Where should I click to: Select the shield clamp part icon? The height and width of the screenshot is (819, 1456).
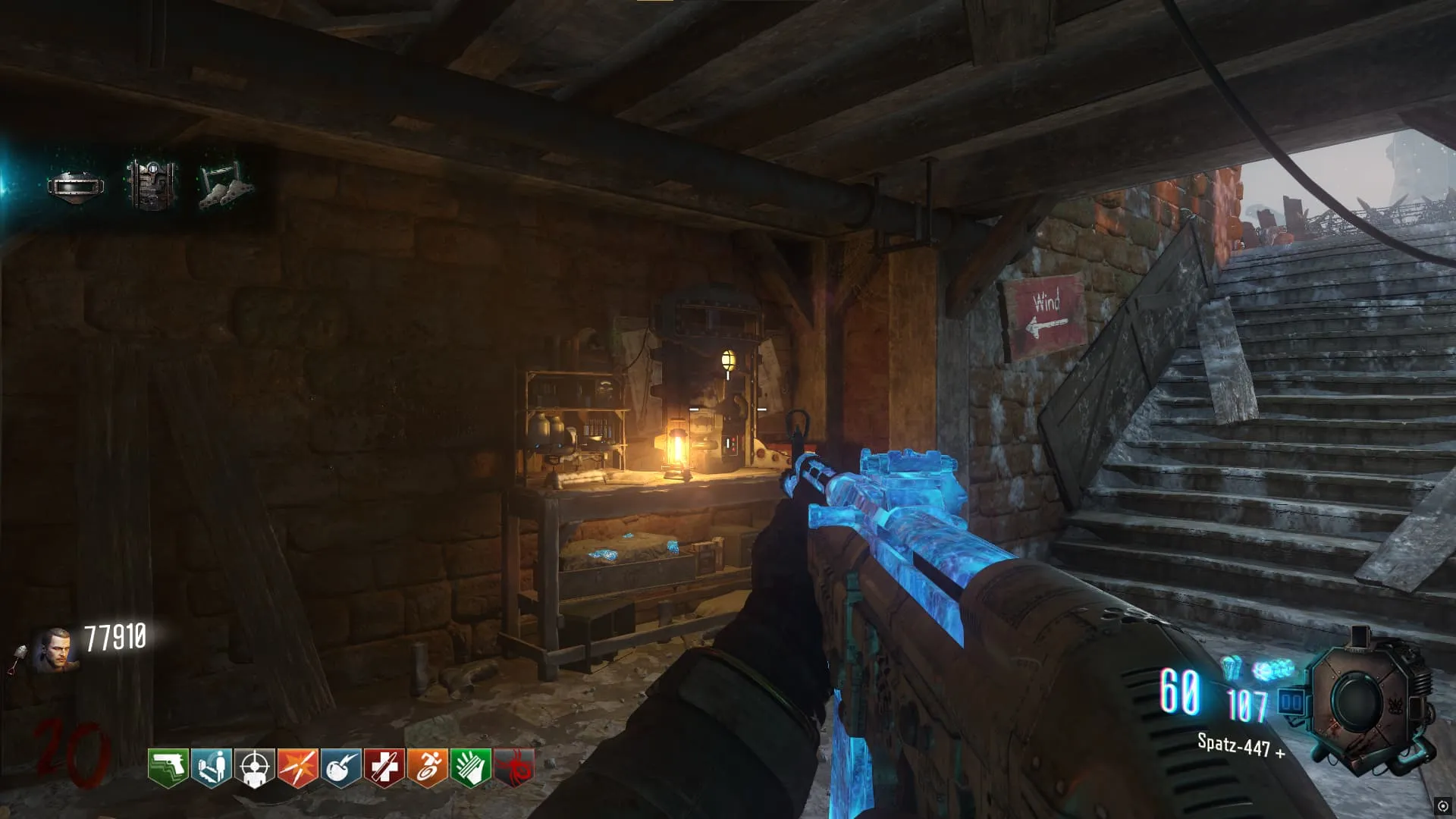224,186
